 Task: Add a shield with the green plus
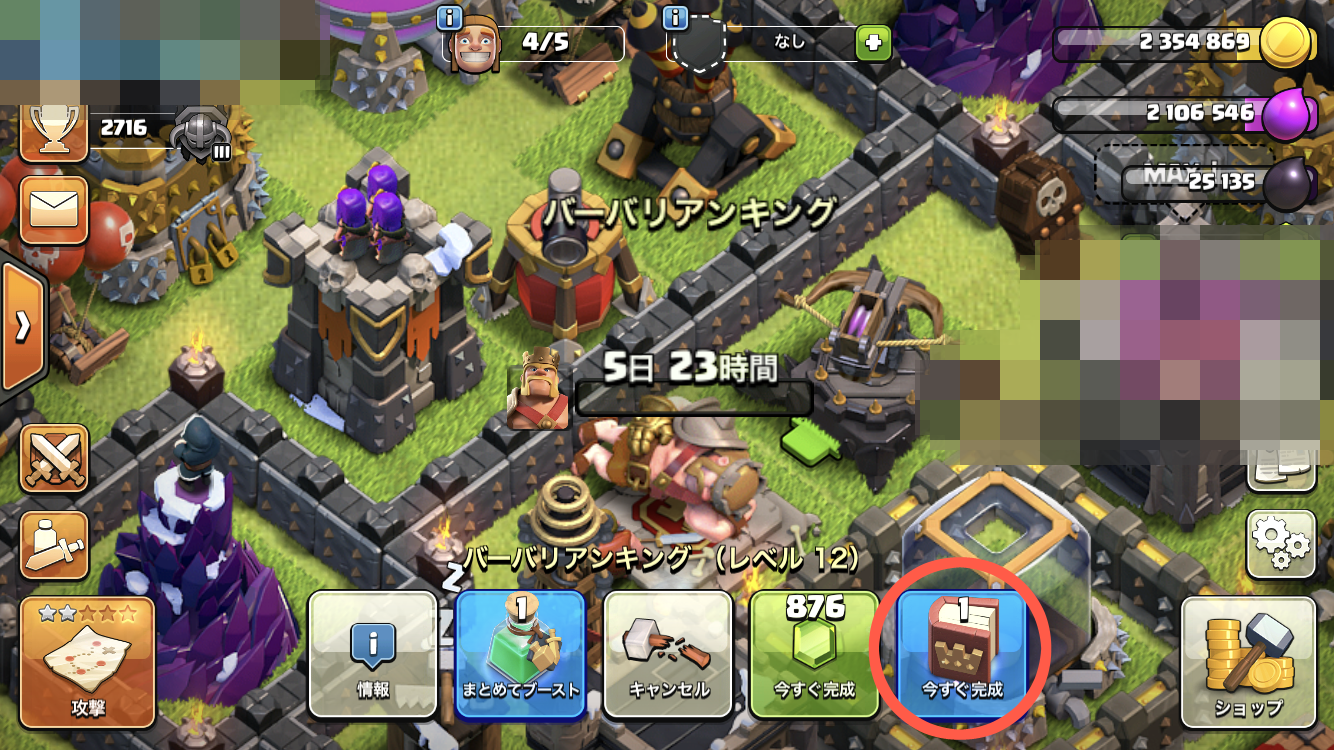tap(872, 43)
